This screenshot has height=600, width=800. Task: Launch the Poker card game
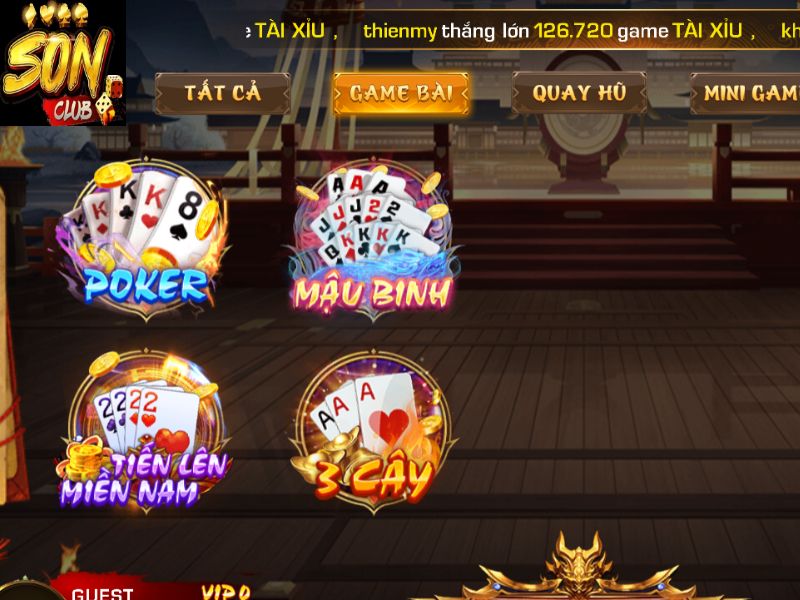click(143, 241)
